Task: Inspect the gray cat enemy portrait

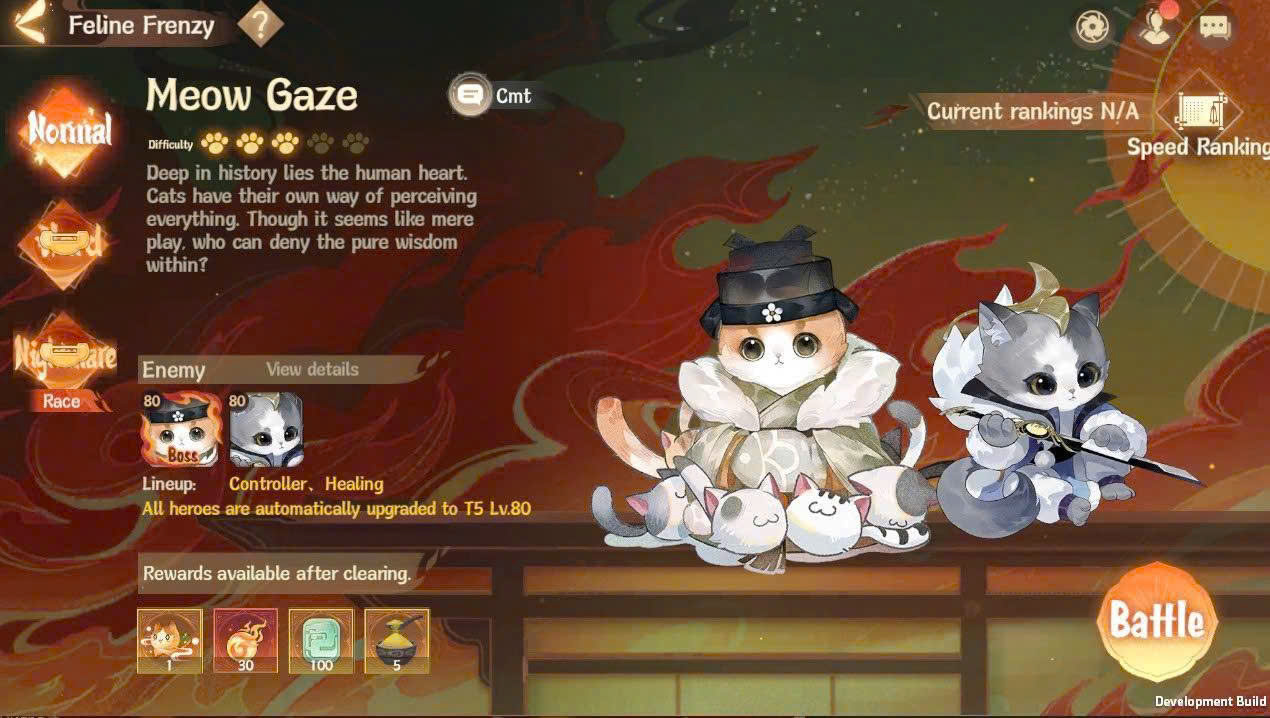Action: 266,429
